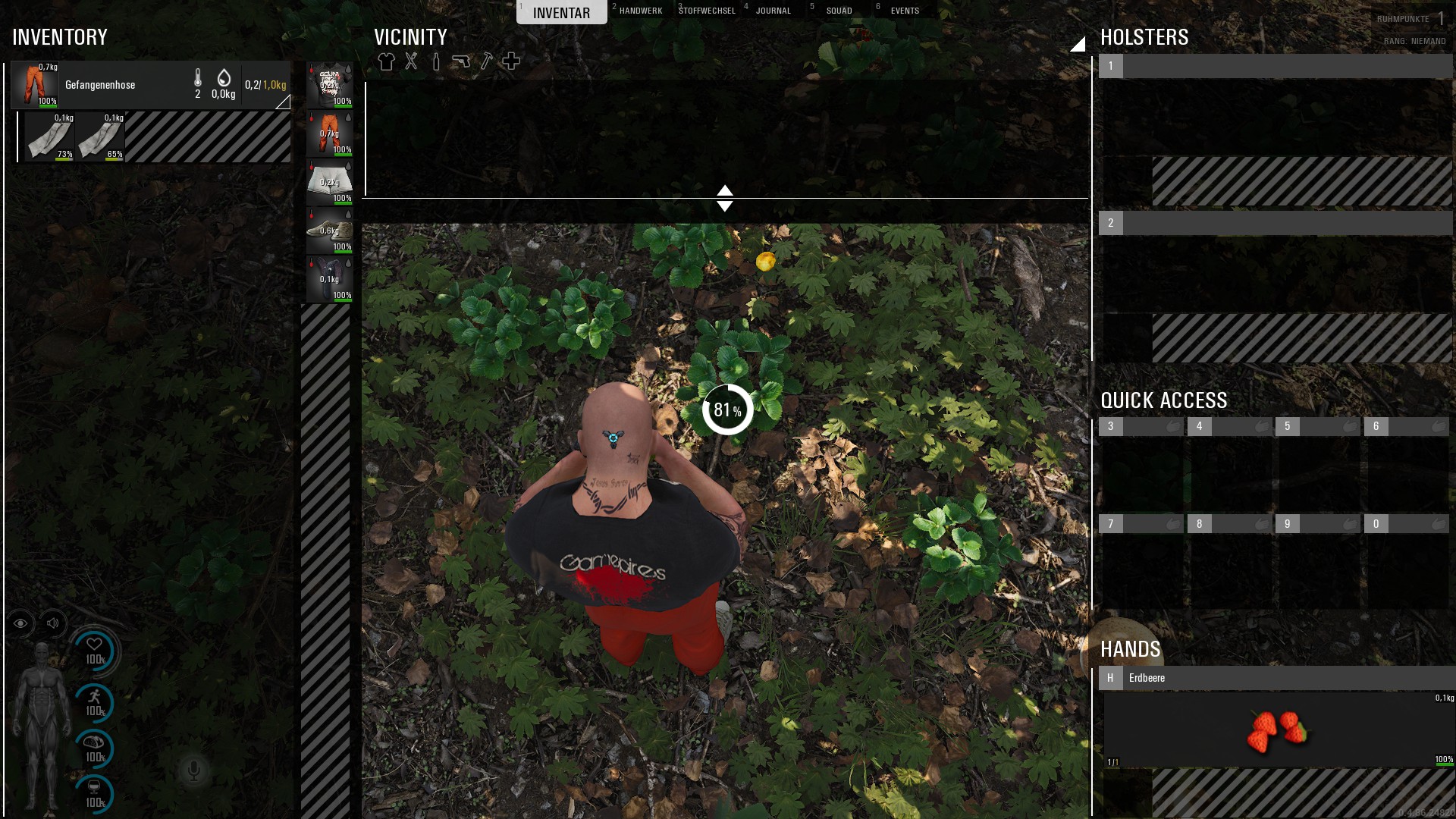The width and height of the screenshot is (1456, 819).
Task: Show the Squad tab
Action: pos(839,11)
